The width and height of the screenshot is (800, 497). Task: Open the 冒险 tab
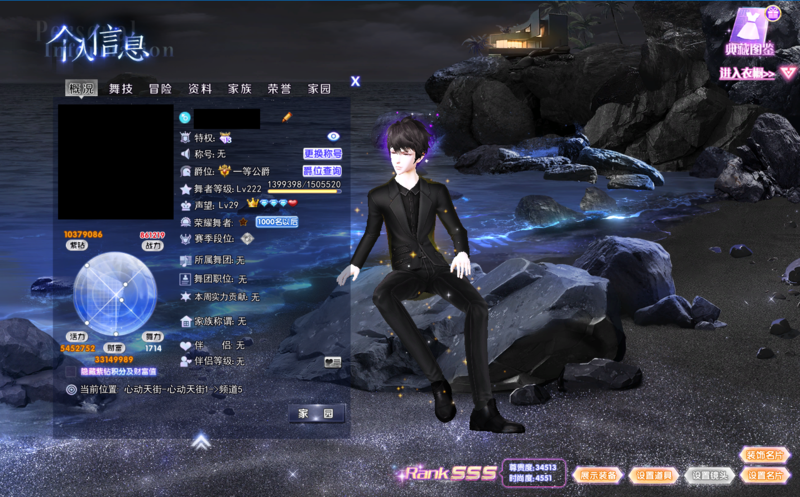pos(160,89)
